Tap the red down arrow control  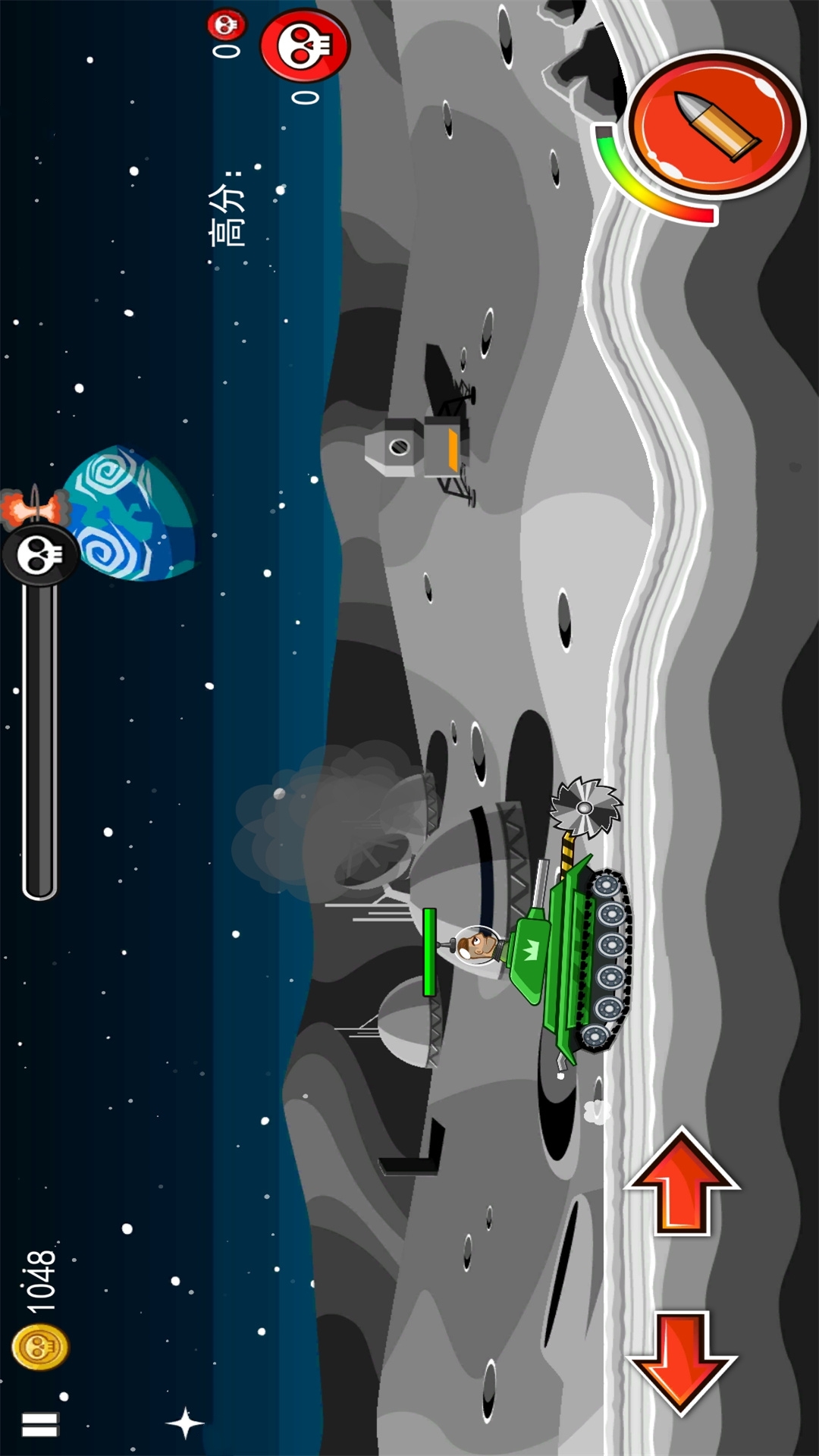click(x=682, y=1361)
